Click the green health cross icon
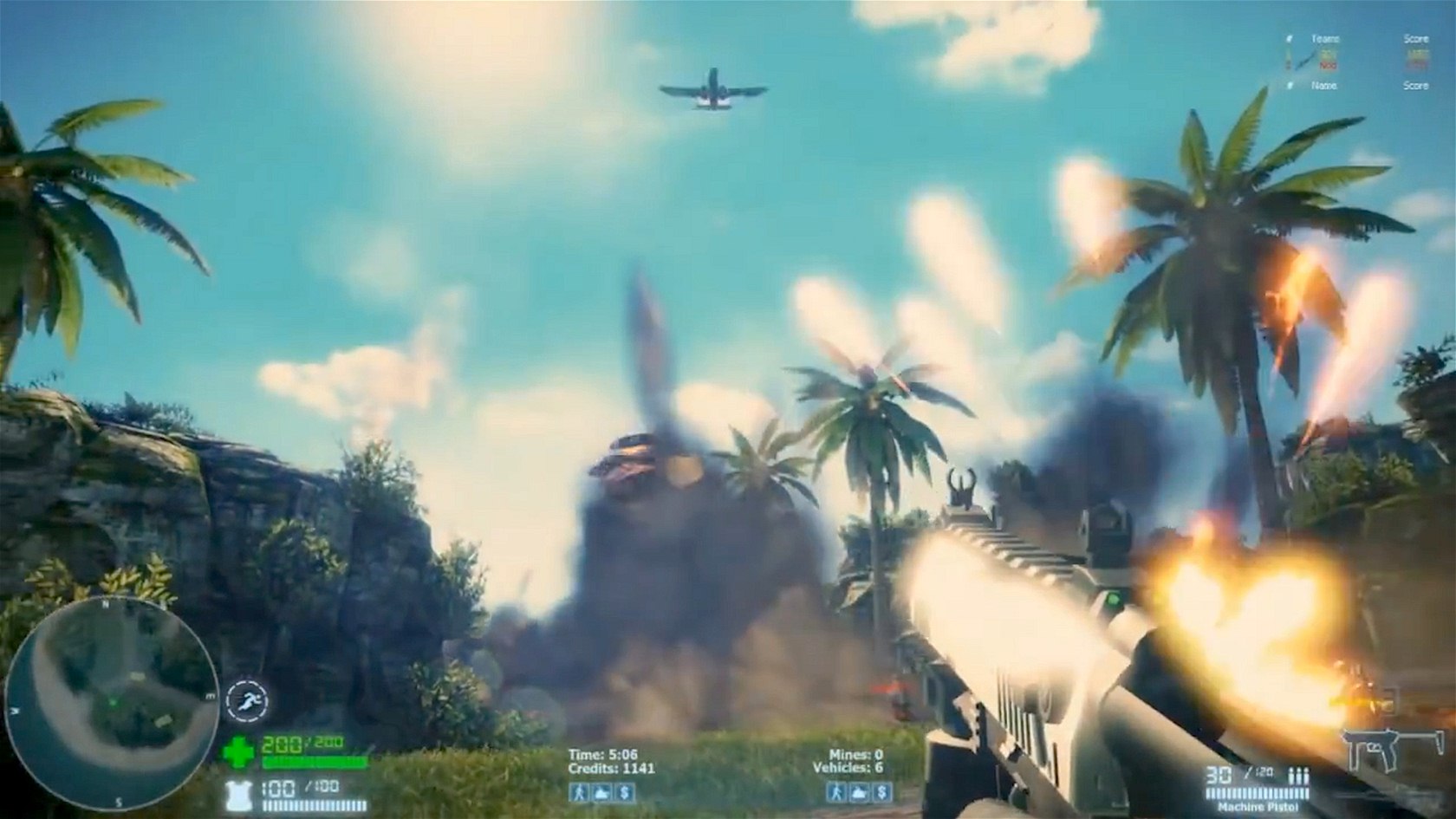Viewport: 1456px width, 819px height. coord(237,751)
